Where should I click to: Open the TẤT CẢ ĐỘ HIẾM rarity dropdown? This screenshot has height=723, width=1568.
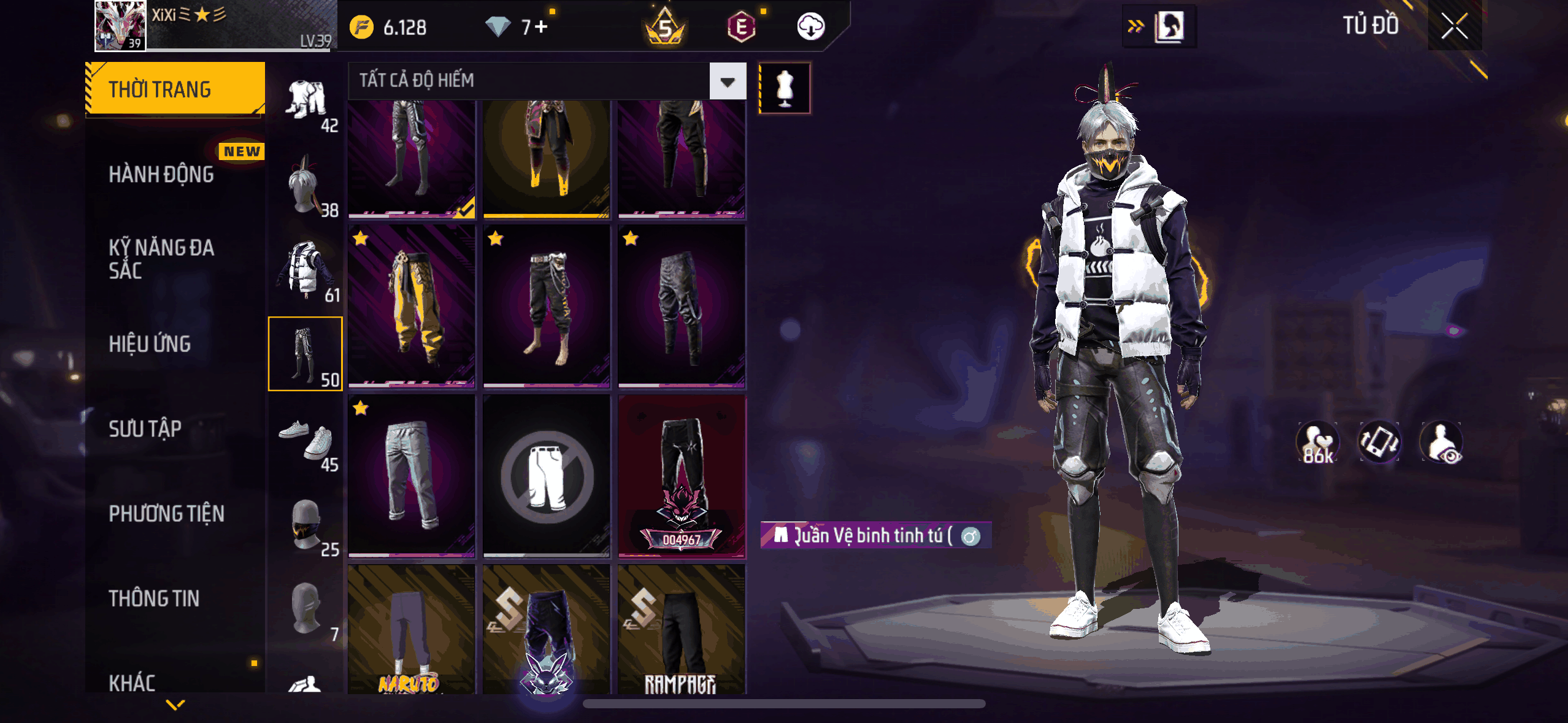pyautogui.click(x=728, y=81)
